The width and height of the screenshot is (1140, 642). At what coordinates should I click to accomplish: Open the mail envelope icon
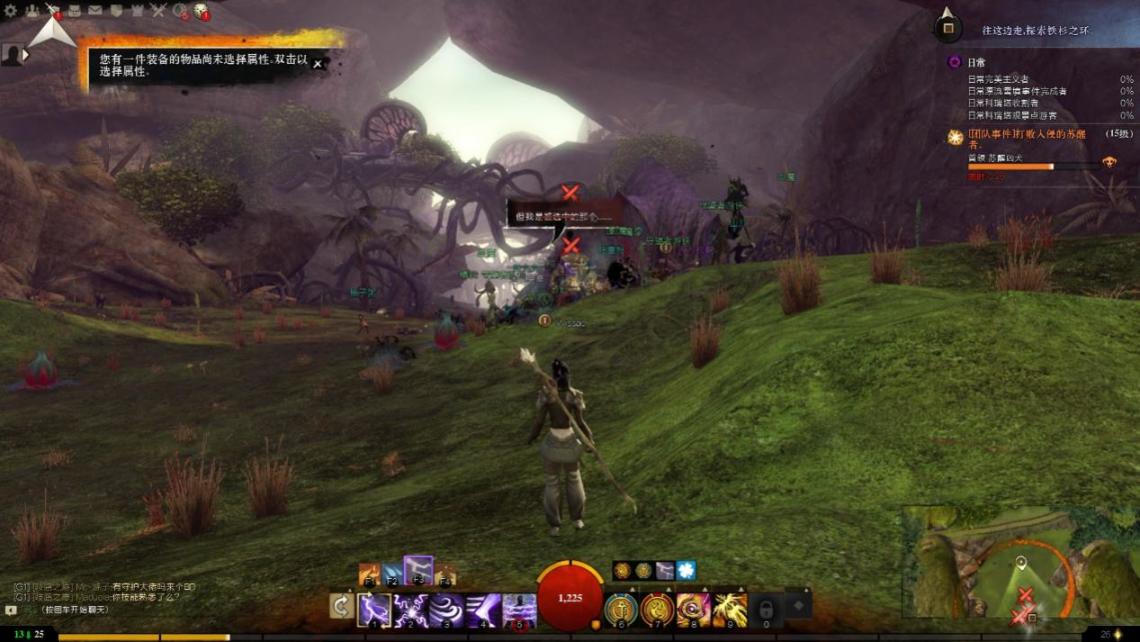click(95, 11)
